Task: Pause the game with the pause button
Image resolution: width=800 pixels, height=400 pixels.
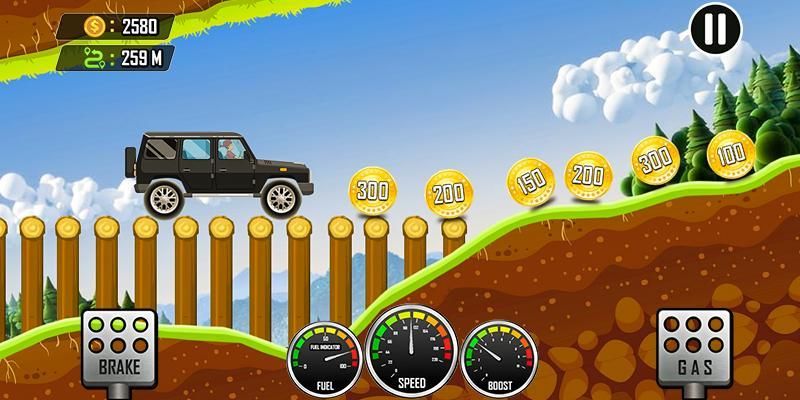Action: (x=716, y=30)
